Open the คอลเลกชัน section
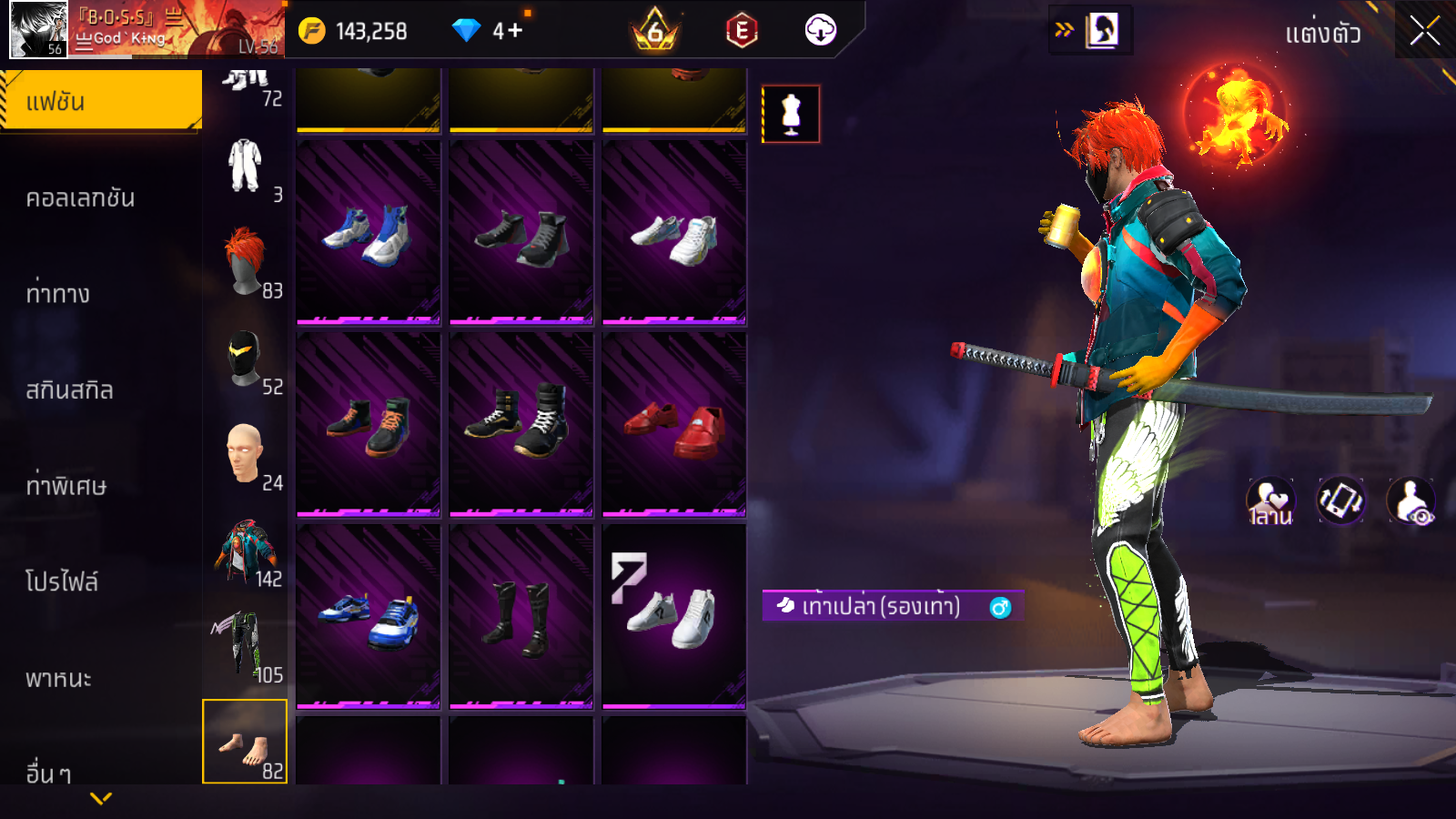Screen dimensions: 1456x819 pyautogui.click(x=80, y=197)
